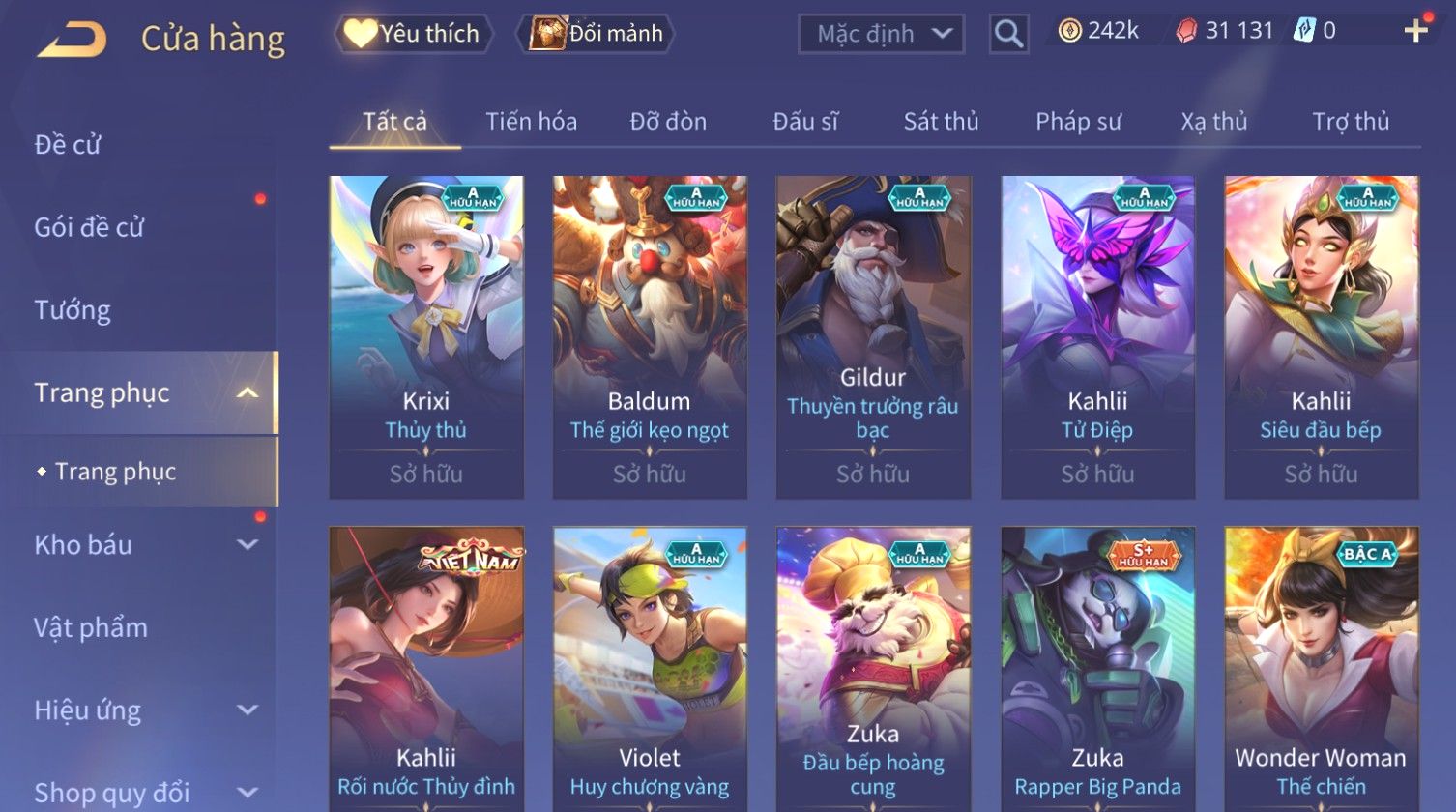The height and width of the screenshot is (812, 1456).
Task: Open the Đổi mảnh exchange
Action: pos(597,34)
